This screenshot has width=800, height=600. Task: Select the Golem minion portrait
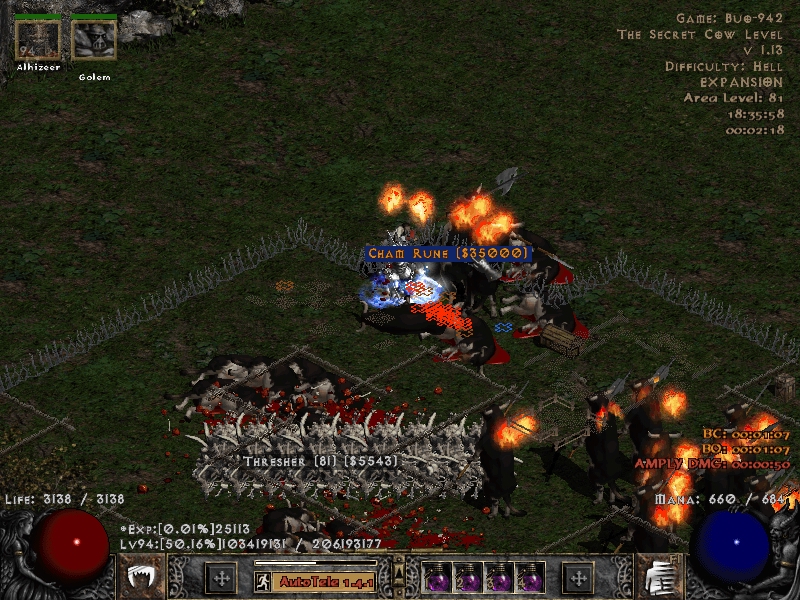click(x=94, y=40)
